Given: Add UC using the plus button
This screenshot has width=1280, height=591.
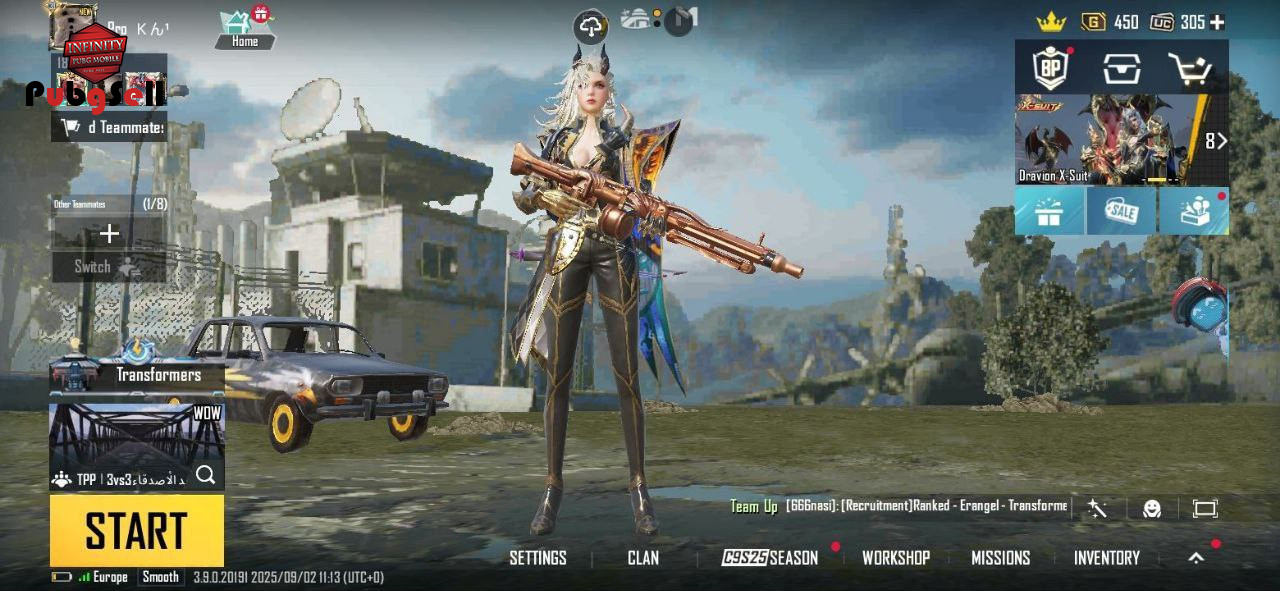Looking at the screenshot, I should point(1217,22).
